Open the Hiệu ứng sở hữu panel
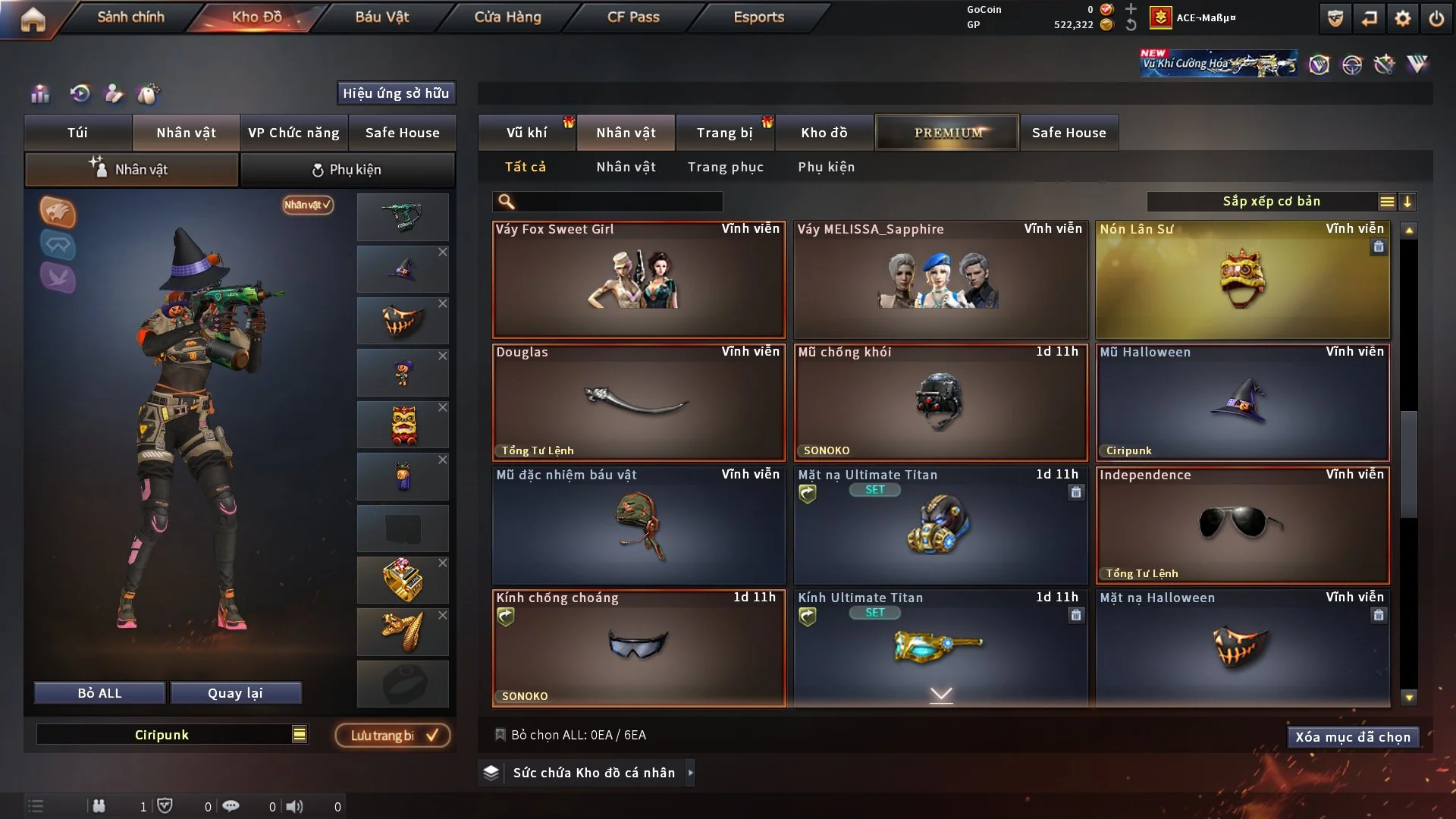Viewport: 1456px width, 819px height. coord(395,93)
